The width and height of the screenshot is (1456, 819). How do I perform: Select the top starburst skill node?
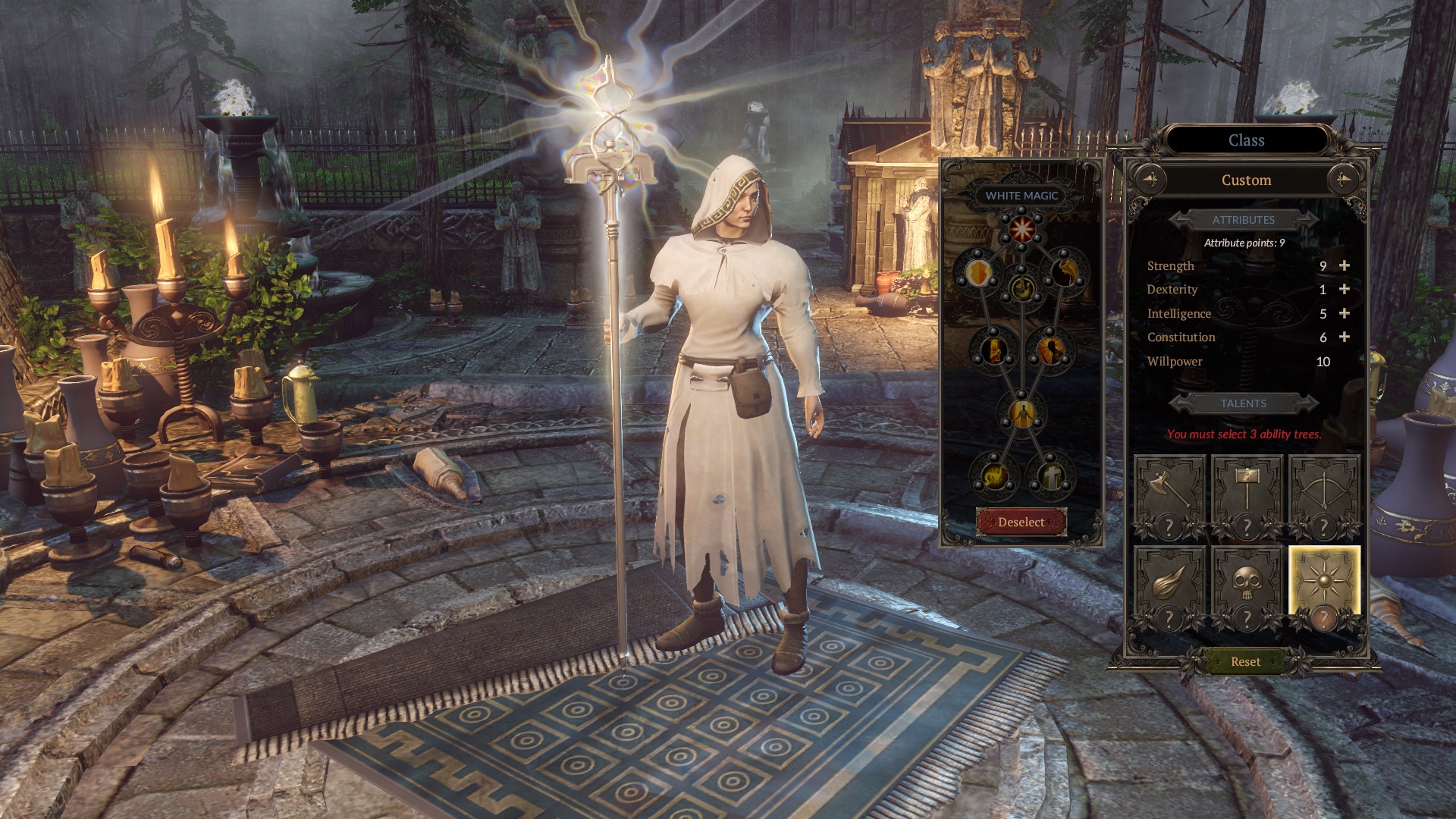click(x=1021, y=226)
